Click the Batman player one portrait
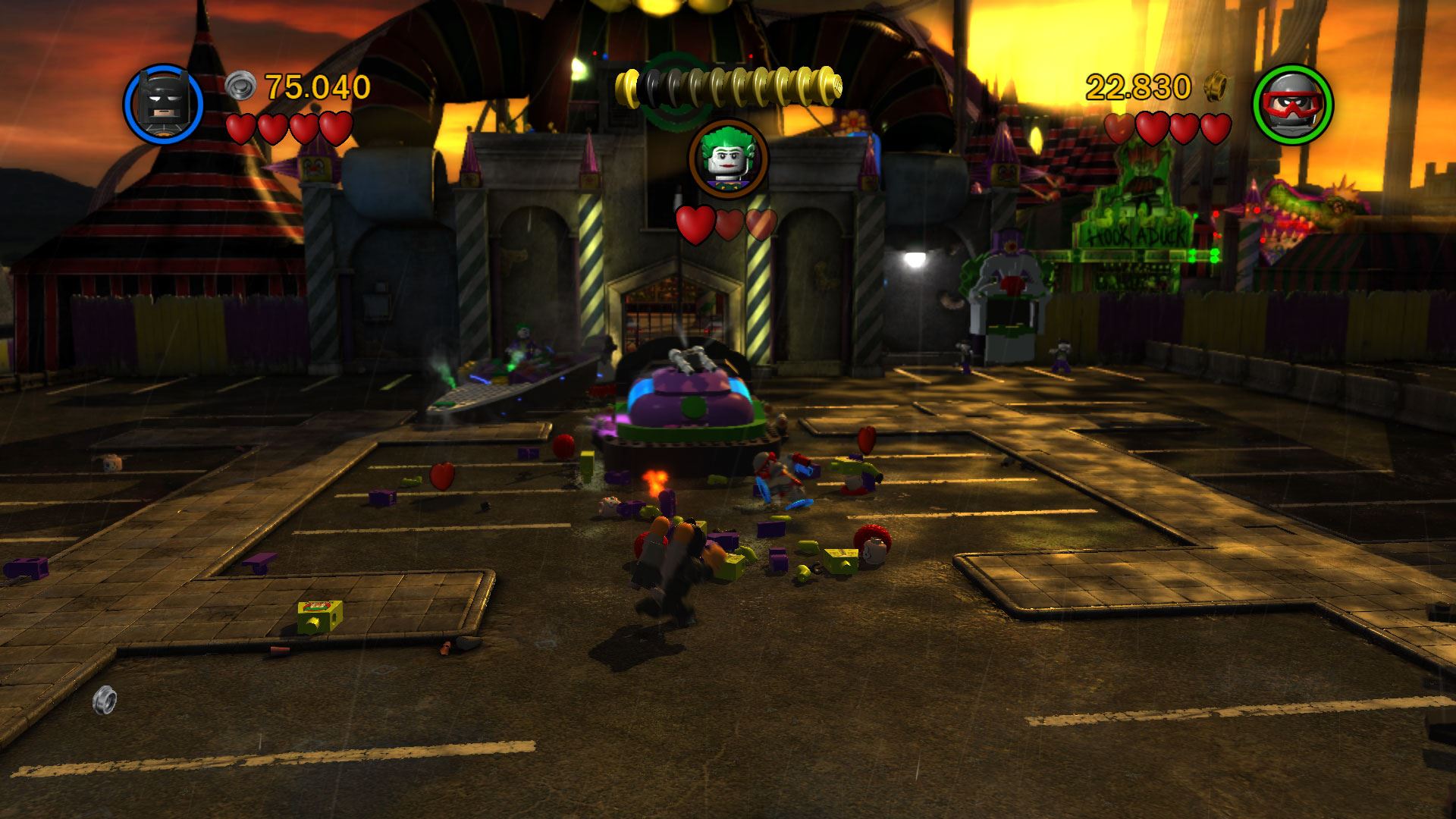This screenshot has width=1456, height=819. pyautogui.click(x=163, y=105)
